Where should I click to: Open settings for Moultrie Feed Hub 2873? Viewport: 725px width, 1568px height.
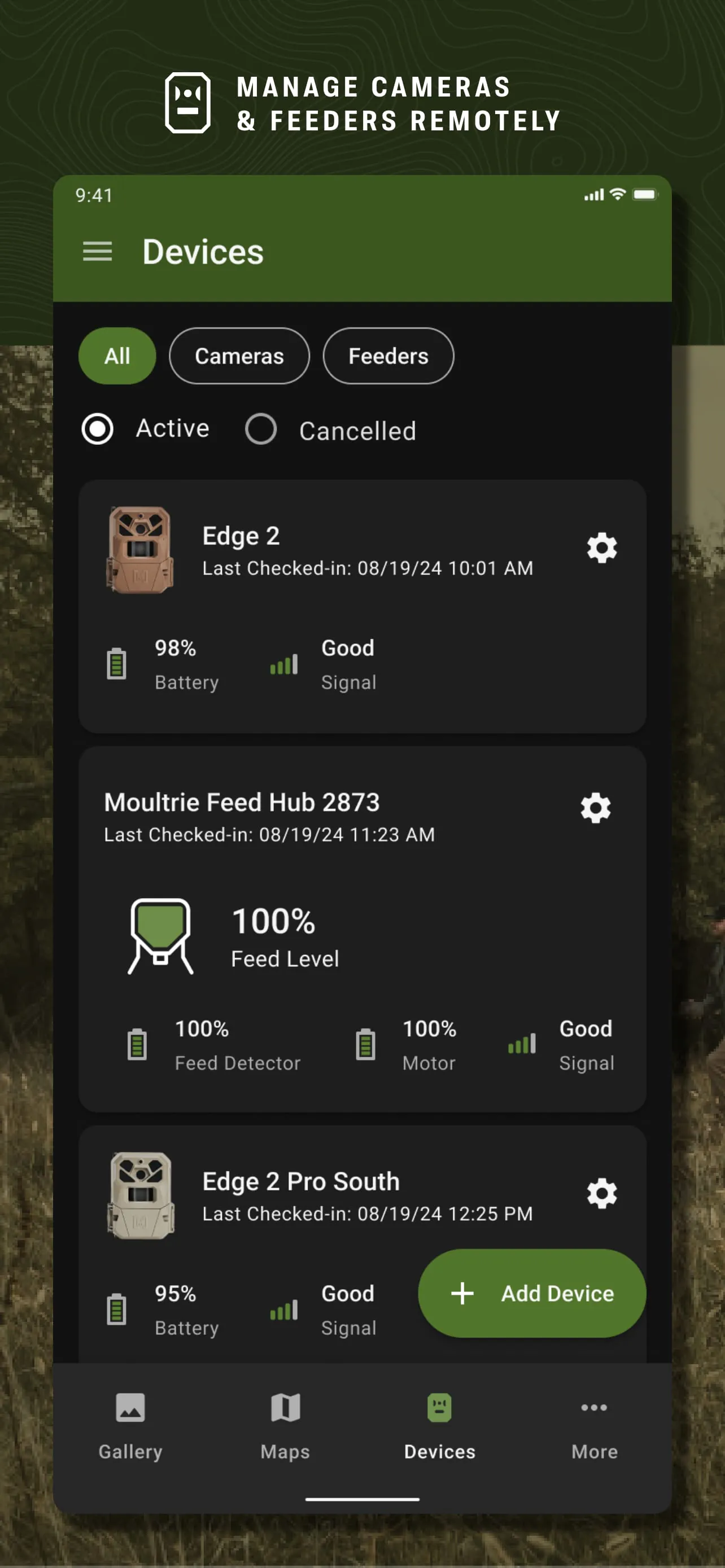(x=595, y=808)
